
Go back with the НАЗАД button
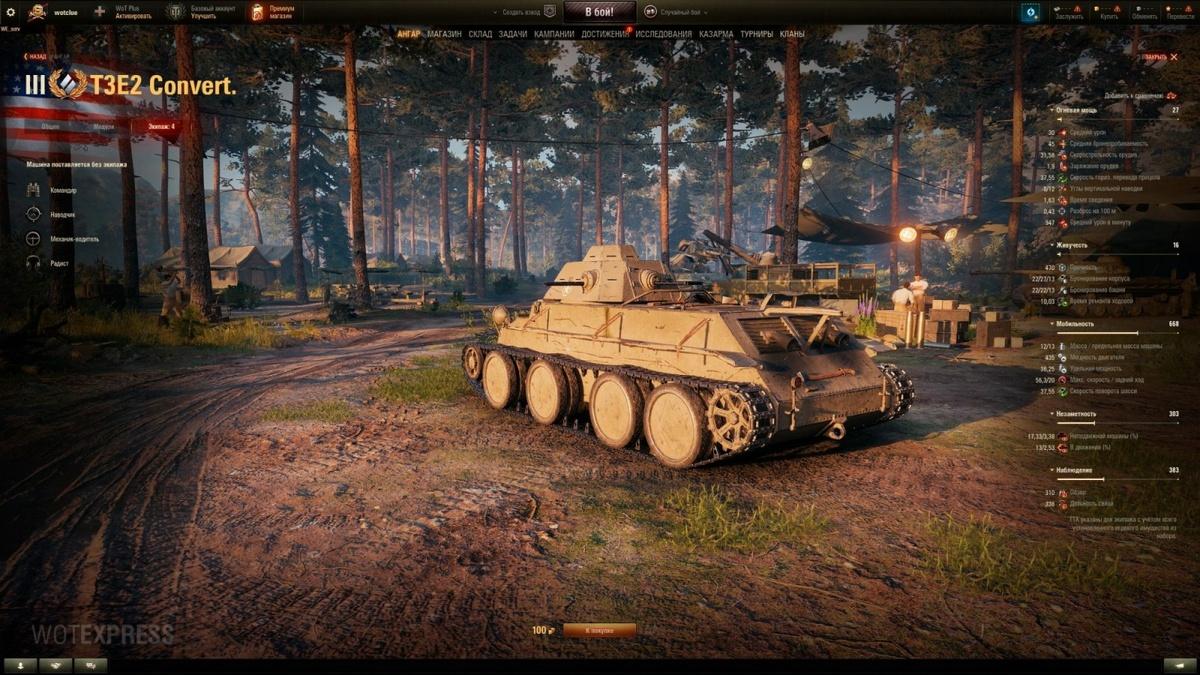pyautogui.click(x=36, y=57)
